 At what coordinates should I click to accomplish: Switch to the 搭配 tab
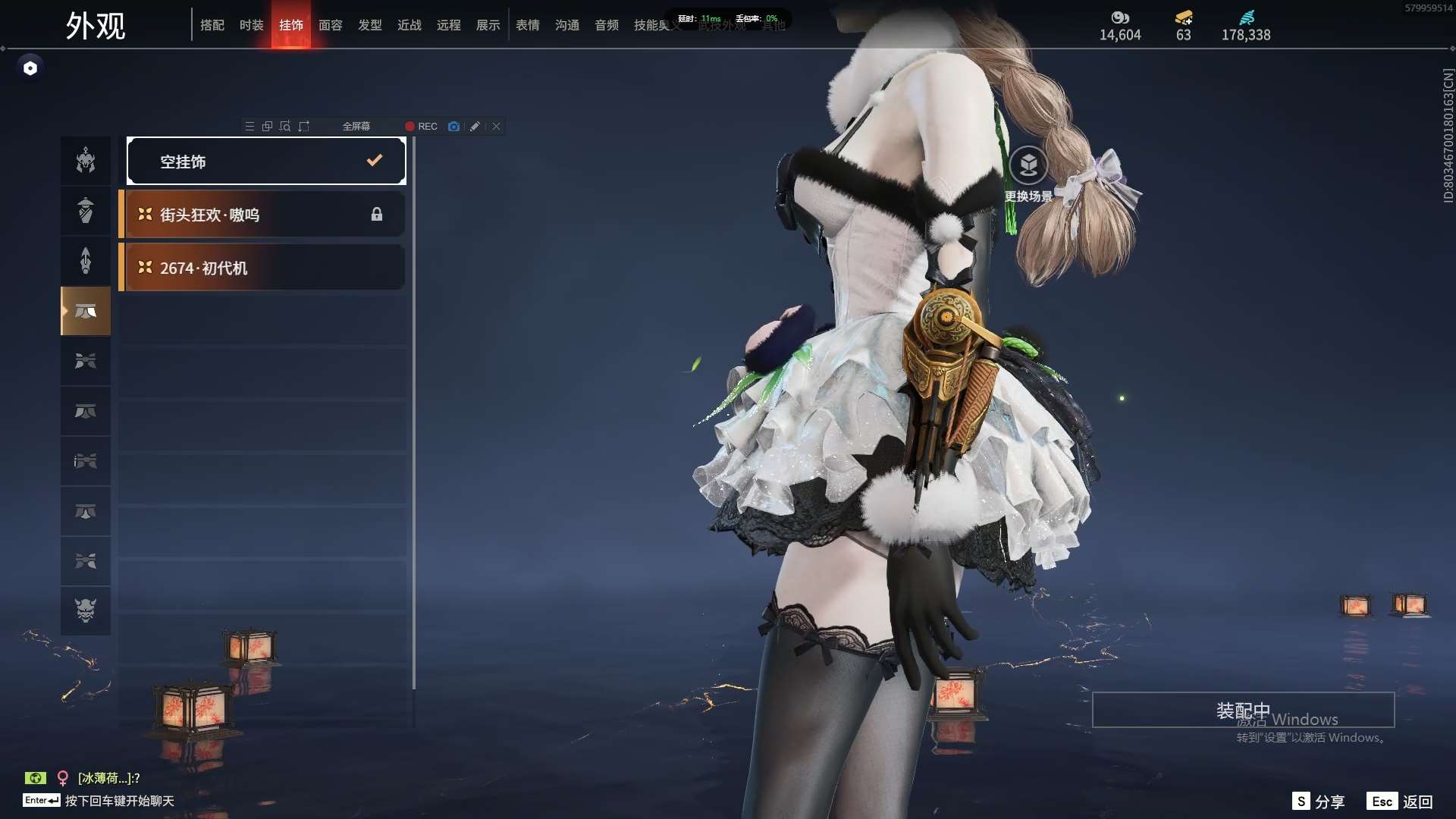click(x=212, y=25)
